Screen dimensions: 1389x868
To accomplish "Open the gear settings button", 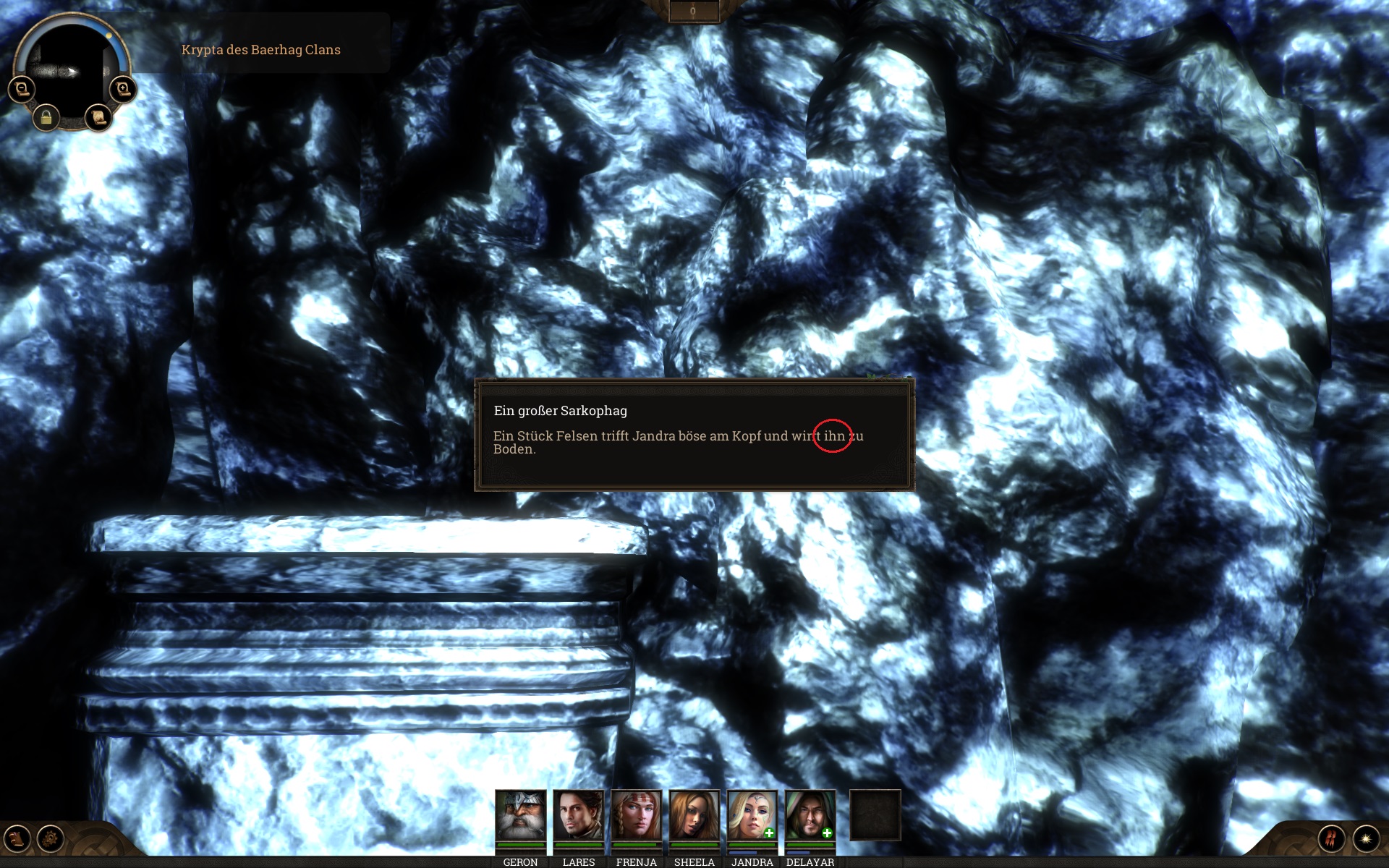I will click(51, 839).
